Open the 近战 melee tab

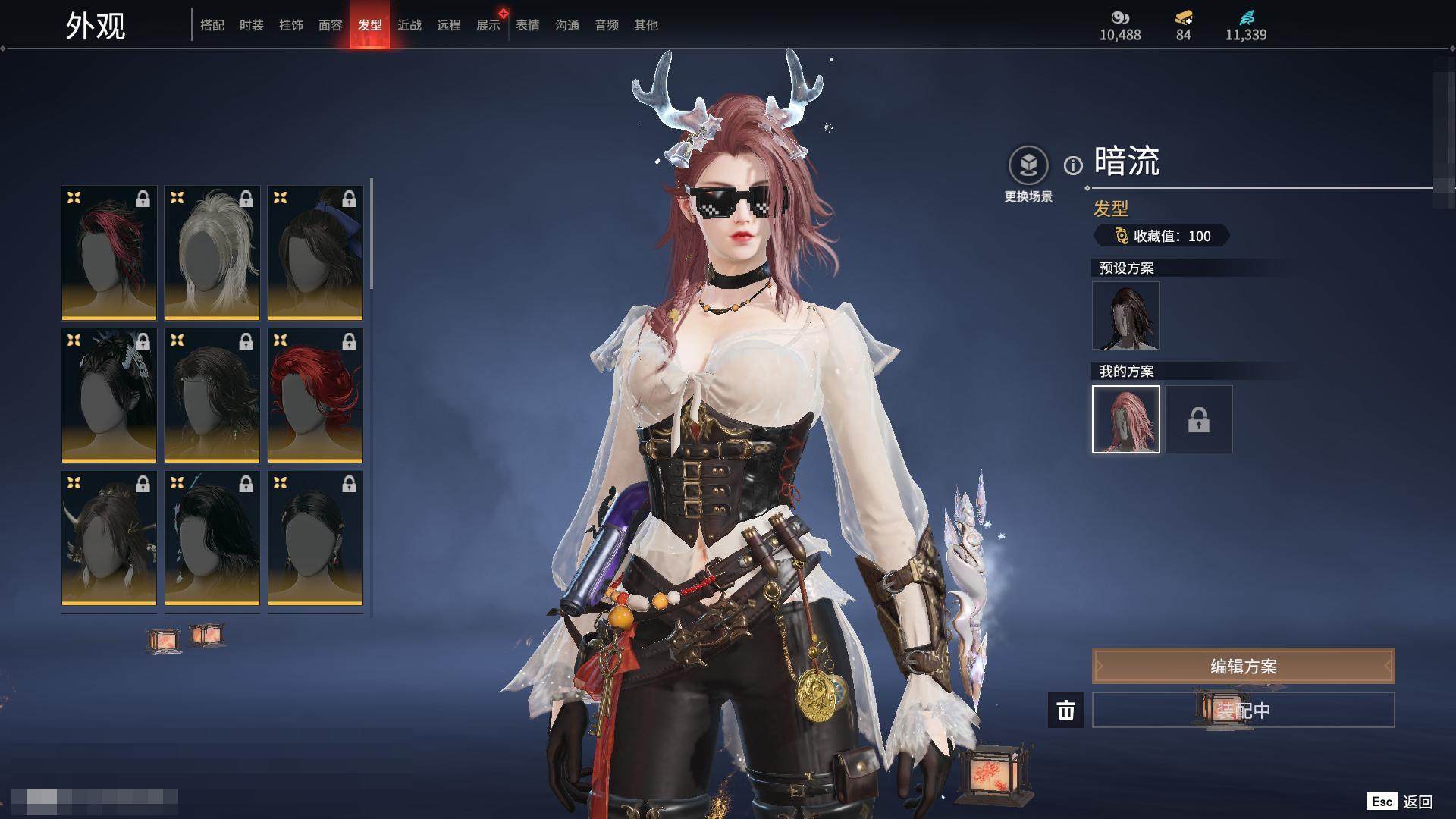pos(409,25)
